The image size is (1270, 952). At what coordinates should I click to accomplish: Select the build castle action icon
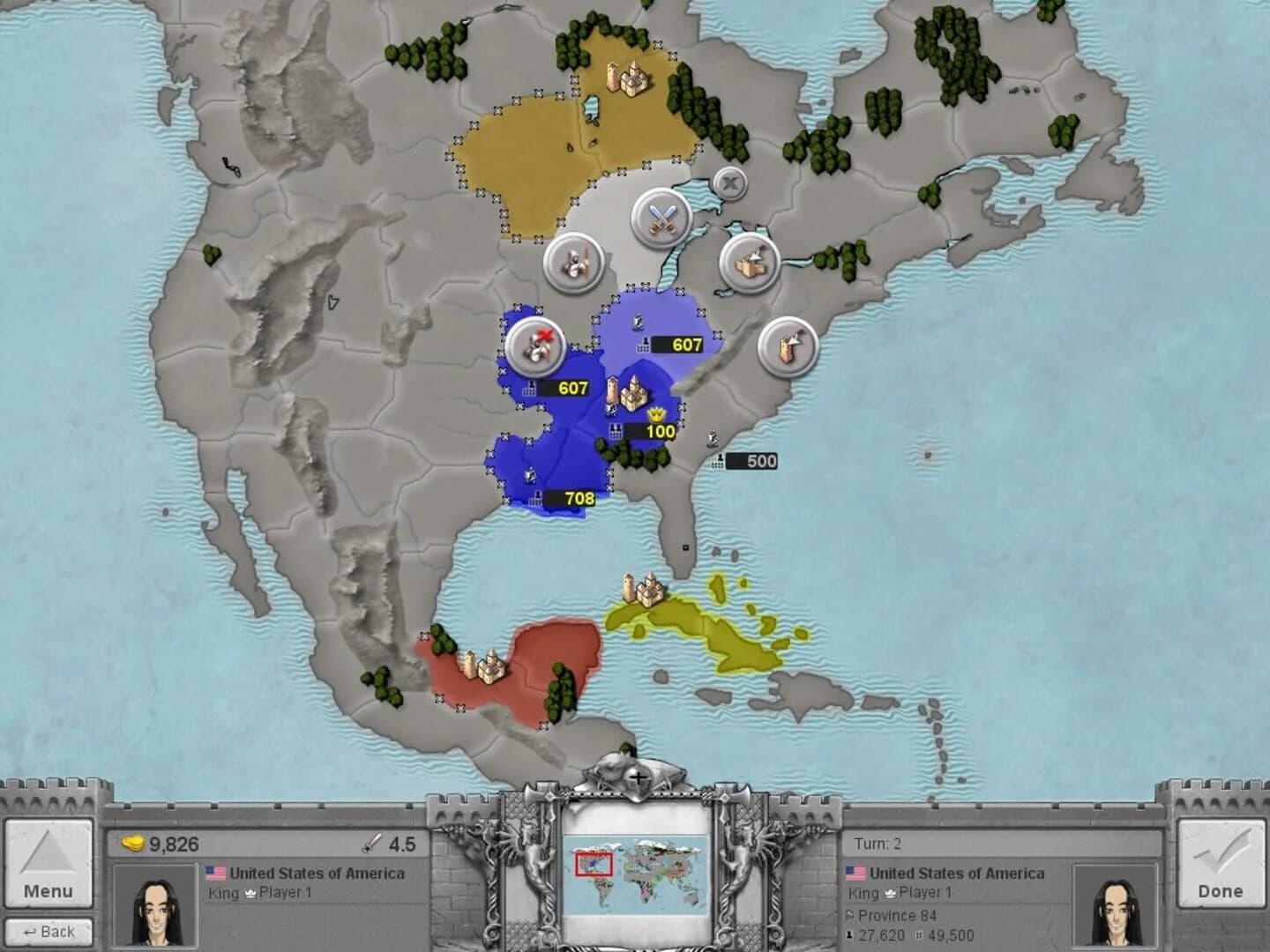[750, 262]
